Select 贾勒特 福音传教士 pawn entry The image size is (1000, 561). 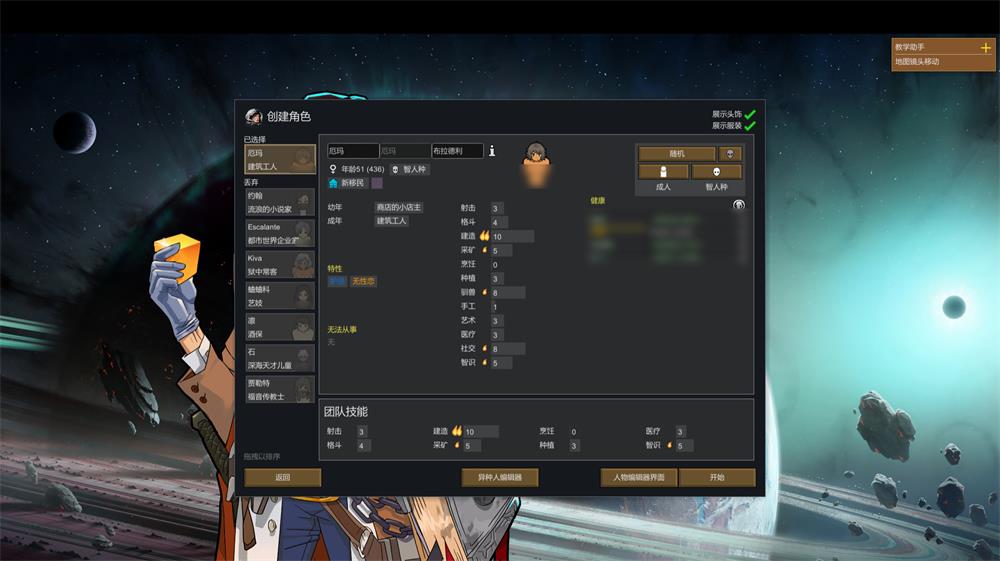coord(280,390)
